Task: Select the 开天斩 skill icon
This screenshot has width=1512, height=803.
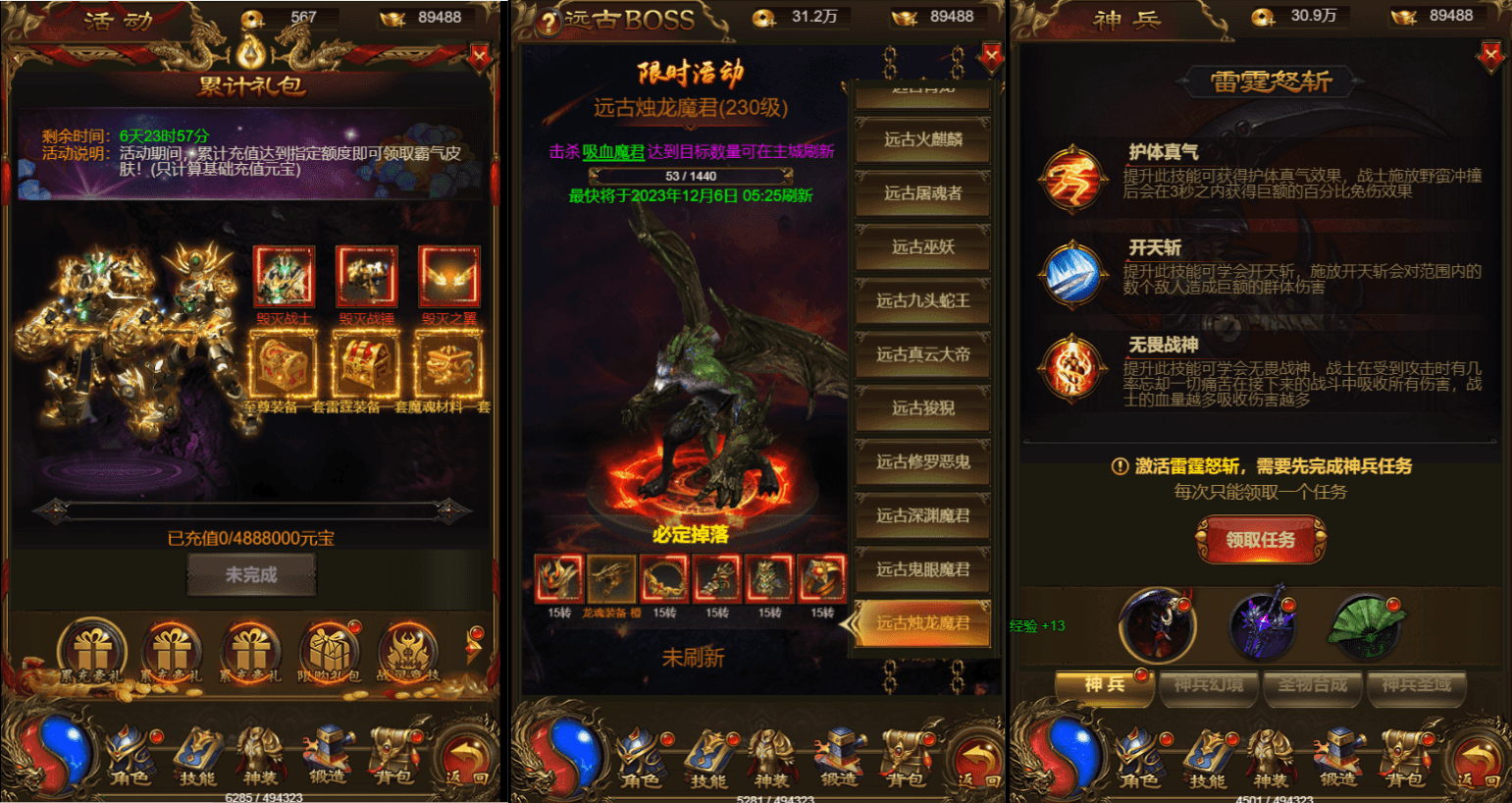Action: pyautogui.click(x=1072, y=273)
